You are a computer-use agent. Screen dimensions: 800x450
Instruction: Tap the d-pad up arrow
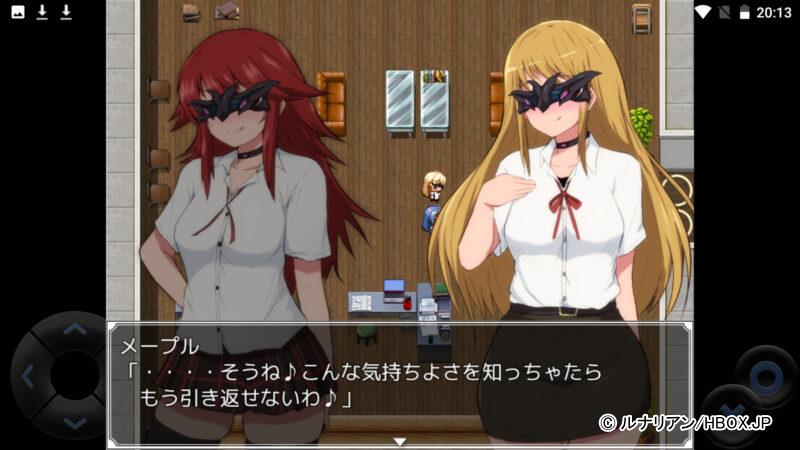75,328
